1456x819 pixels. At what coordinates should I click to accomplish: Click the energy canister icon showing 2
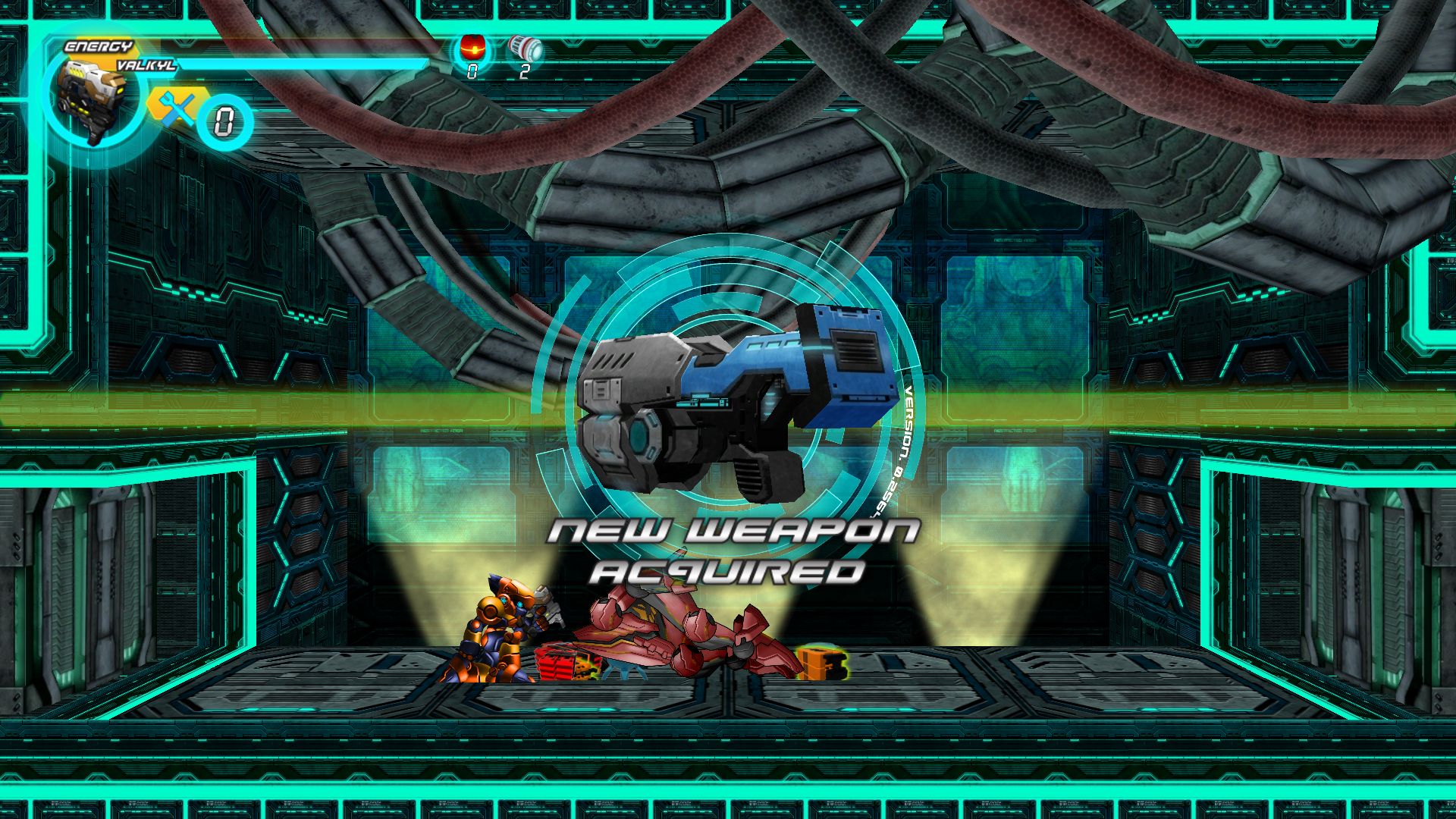click(x=523, y=47)
